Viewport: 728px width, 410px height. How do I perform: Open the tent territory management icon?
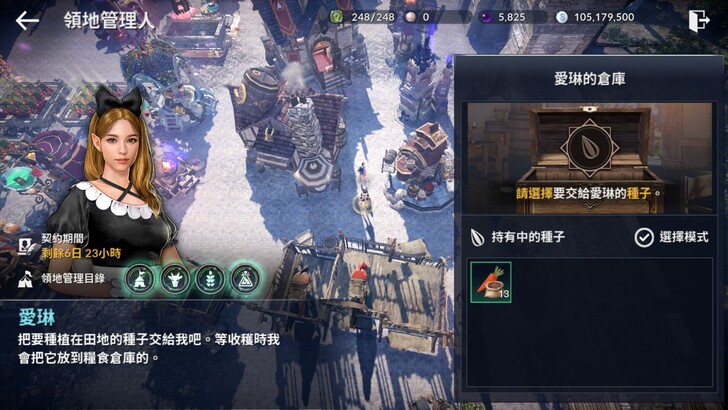click(140, 278)
